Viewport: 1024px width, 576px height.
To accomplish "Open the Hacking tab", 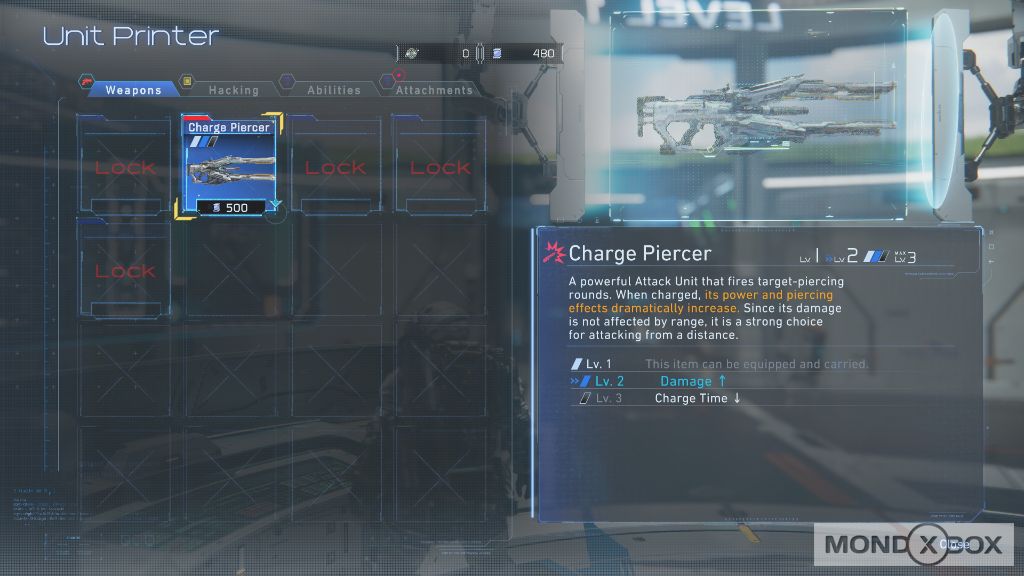I will point(233,90).
